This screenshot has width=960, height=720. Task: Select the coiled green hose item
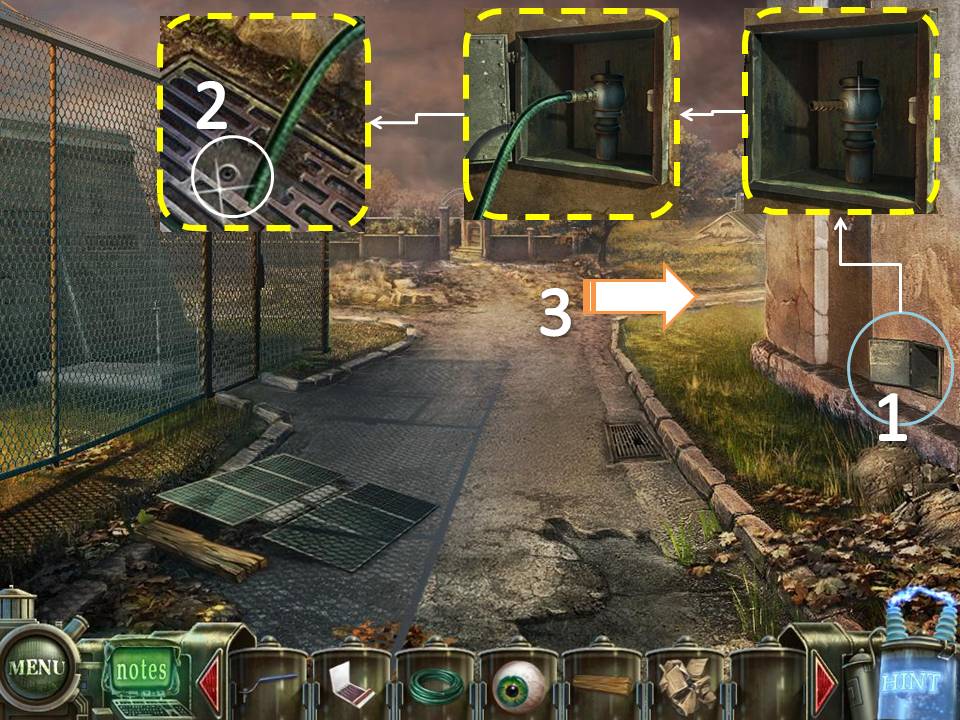pyautogui.click(x=435, y=686)
